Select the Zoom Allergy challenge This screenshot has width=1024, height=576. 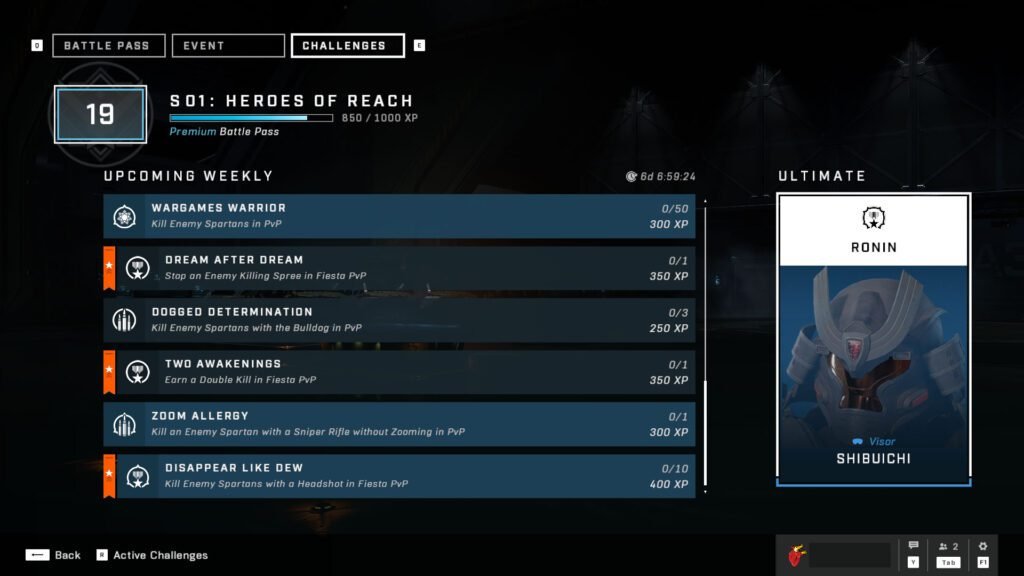[x=399, y=424]
